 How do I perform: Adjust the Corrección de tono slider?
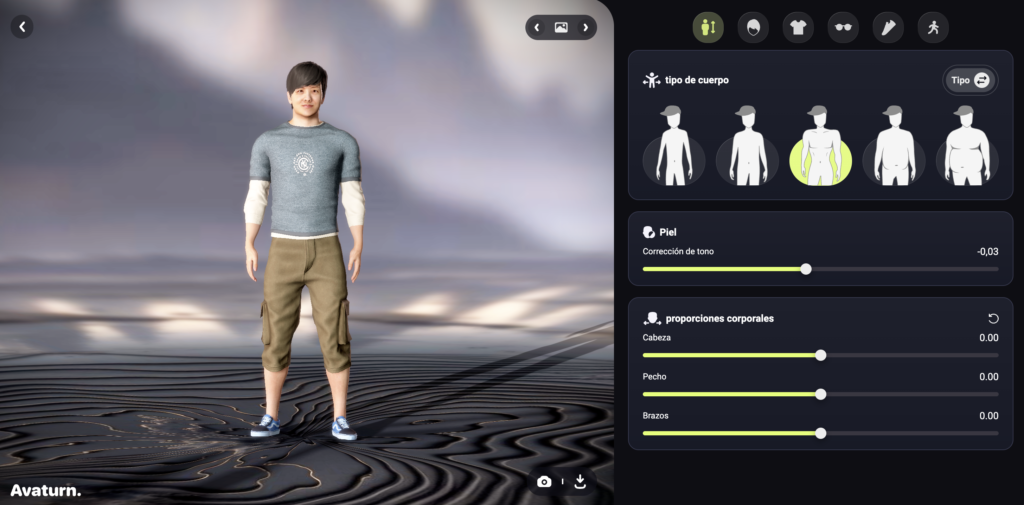[806, 269]
